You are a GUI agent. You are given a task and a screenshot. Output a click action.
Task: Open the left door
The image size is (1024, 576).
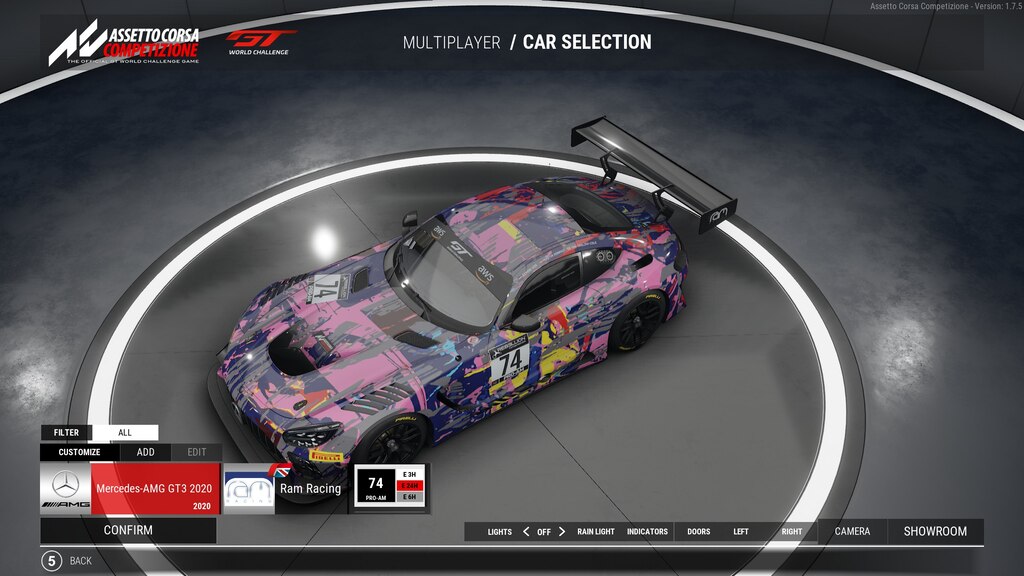tap(741, 532)
